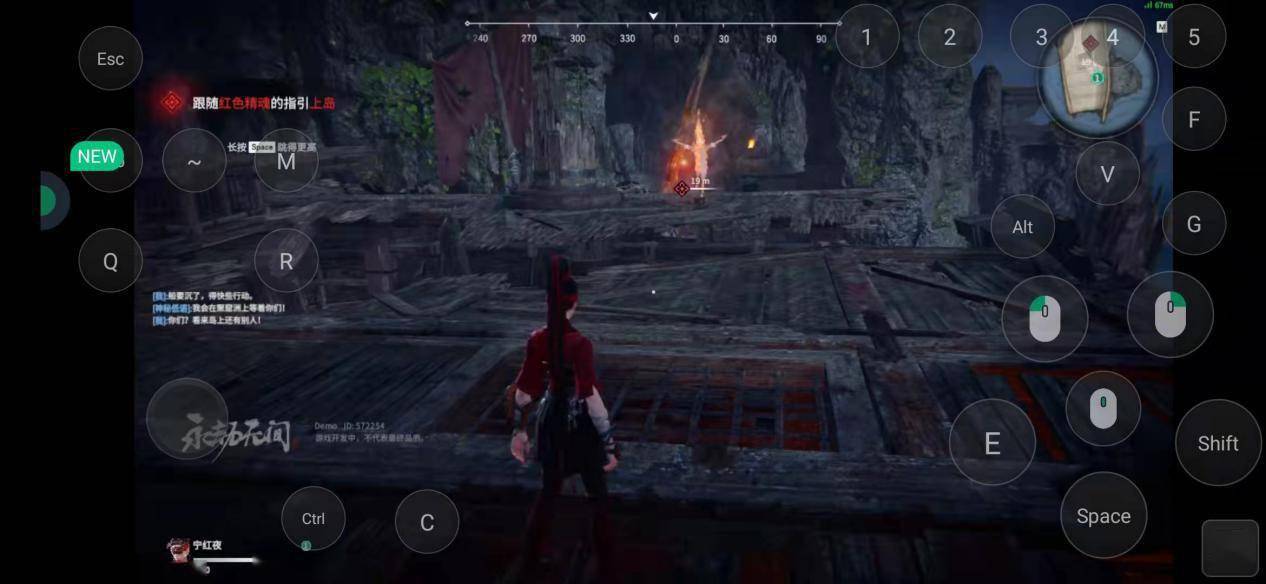The image size is (1266, 584).
Task: Tap the Ctrl virtual button
Action: (x=313, y=518)
